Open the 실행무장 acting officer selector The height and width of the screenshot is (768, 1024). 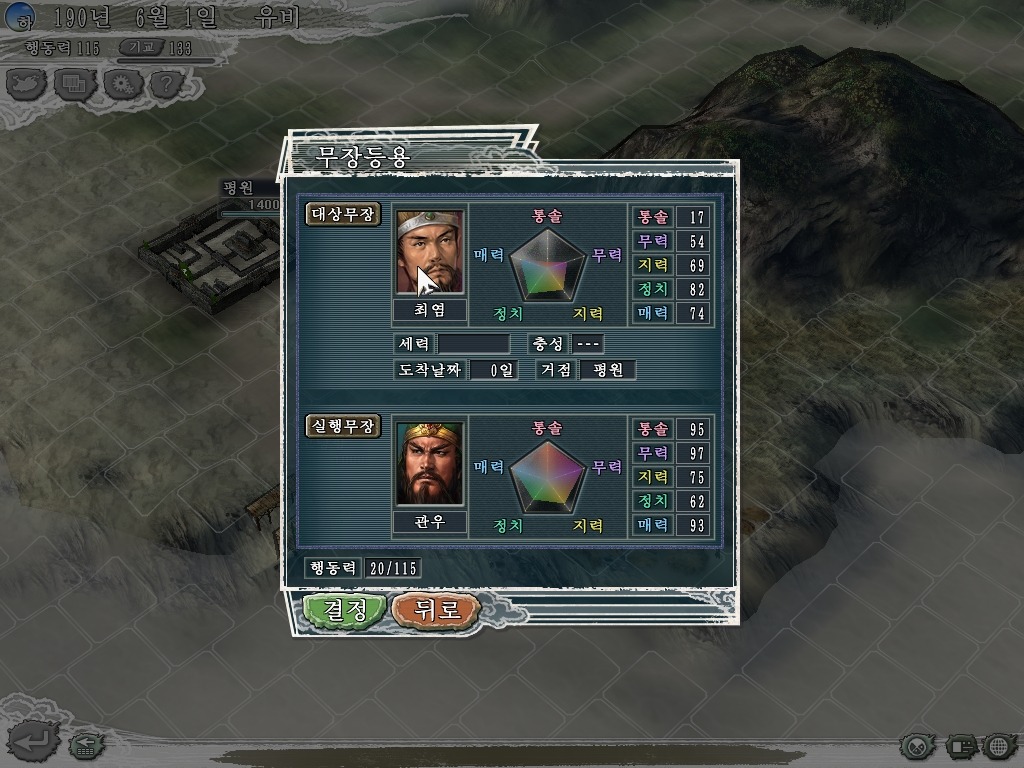[x=343, y=426]
